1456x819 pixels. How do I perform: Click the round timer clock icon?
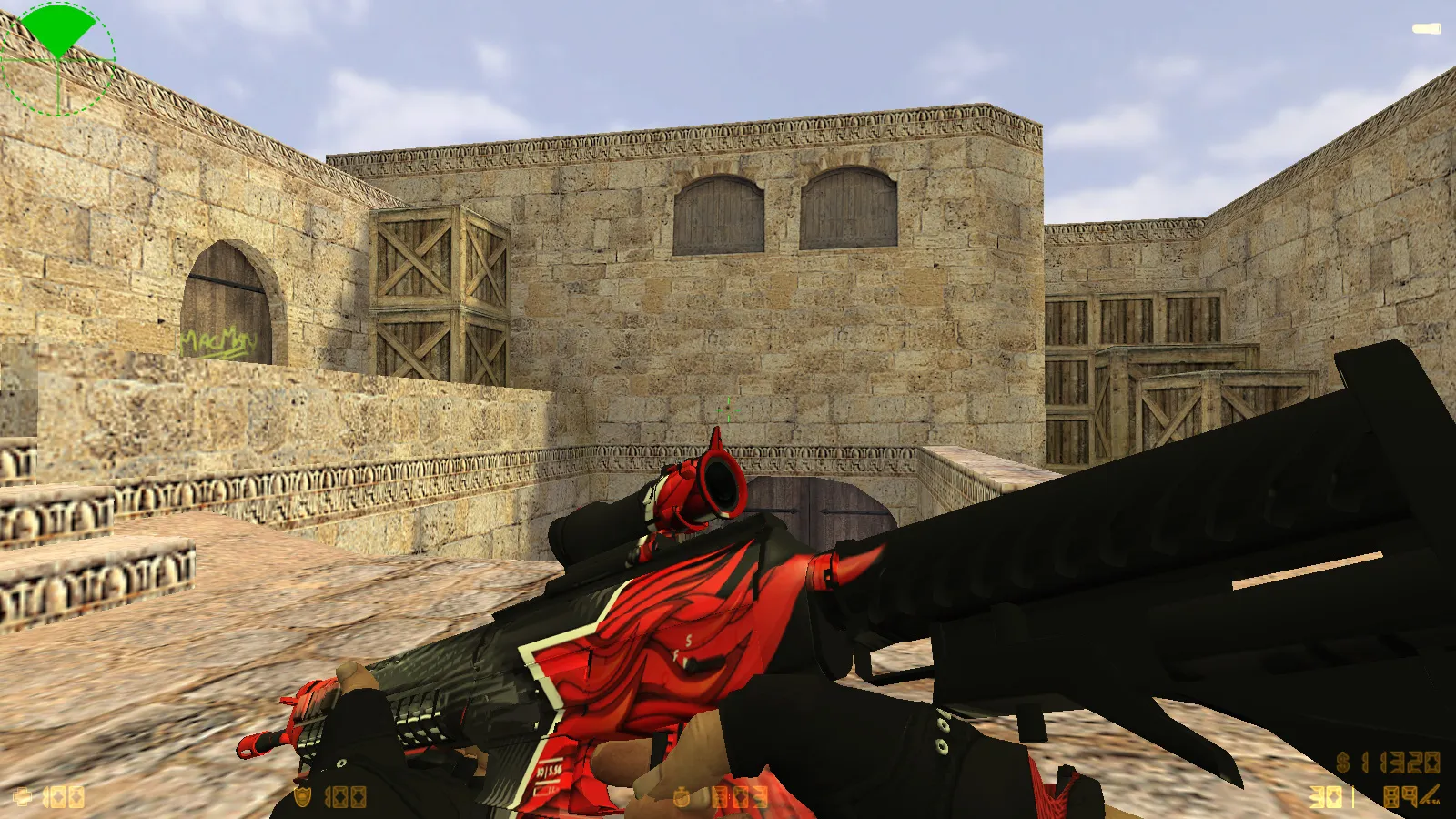click(x=681, y=797)
